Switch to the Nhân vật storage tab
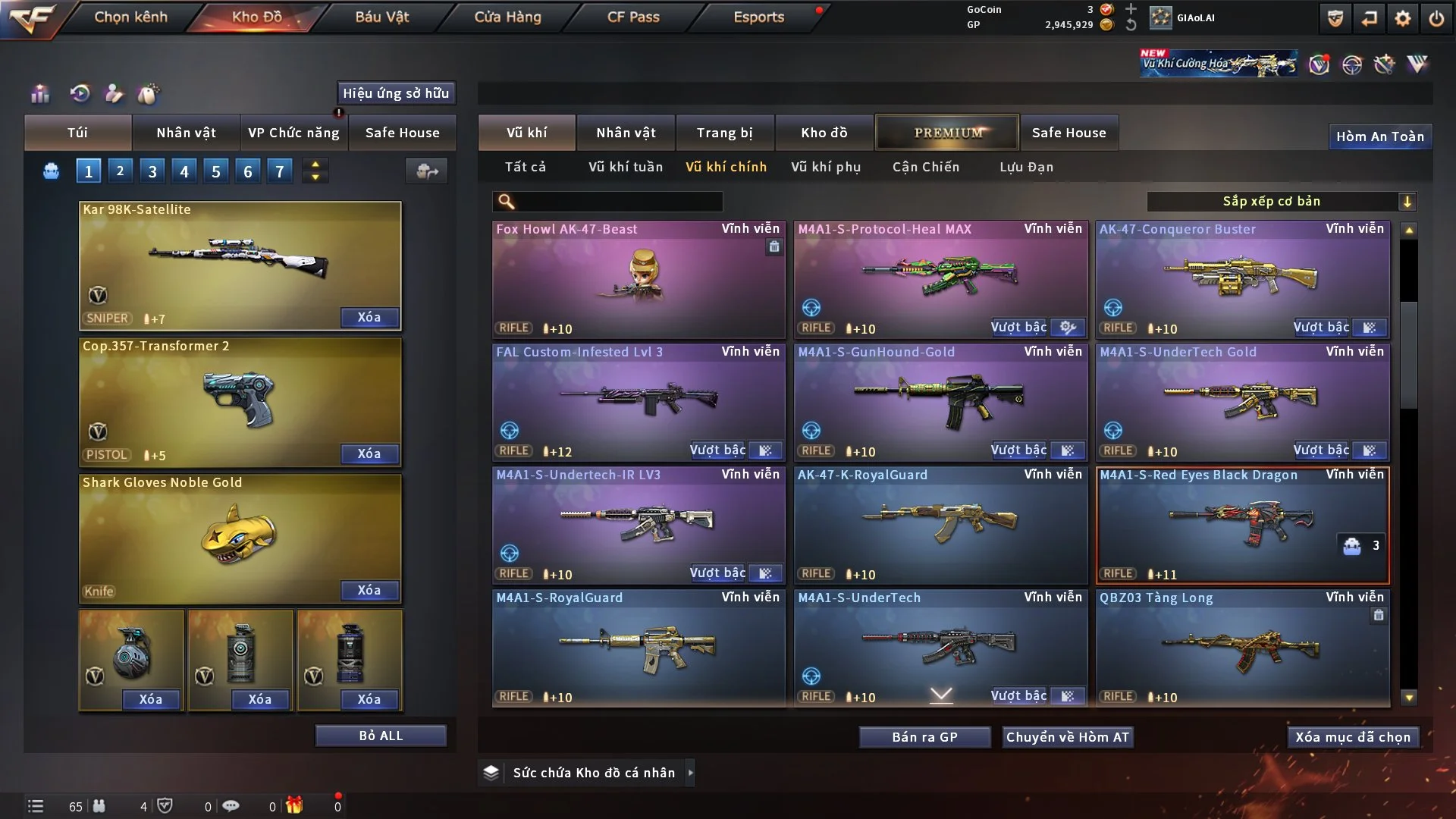Image resolution: width=1456 pixels, height=819 pixels. tap(626, 133)
